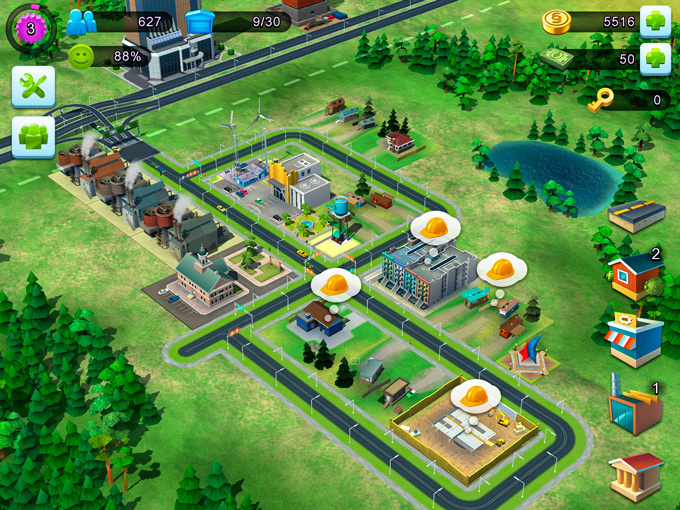The height and width of the screenshot is (510, 680).
Task: Open the shop build menu
Action: point(635,340)
